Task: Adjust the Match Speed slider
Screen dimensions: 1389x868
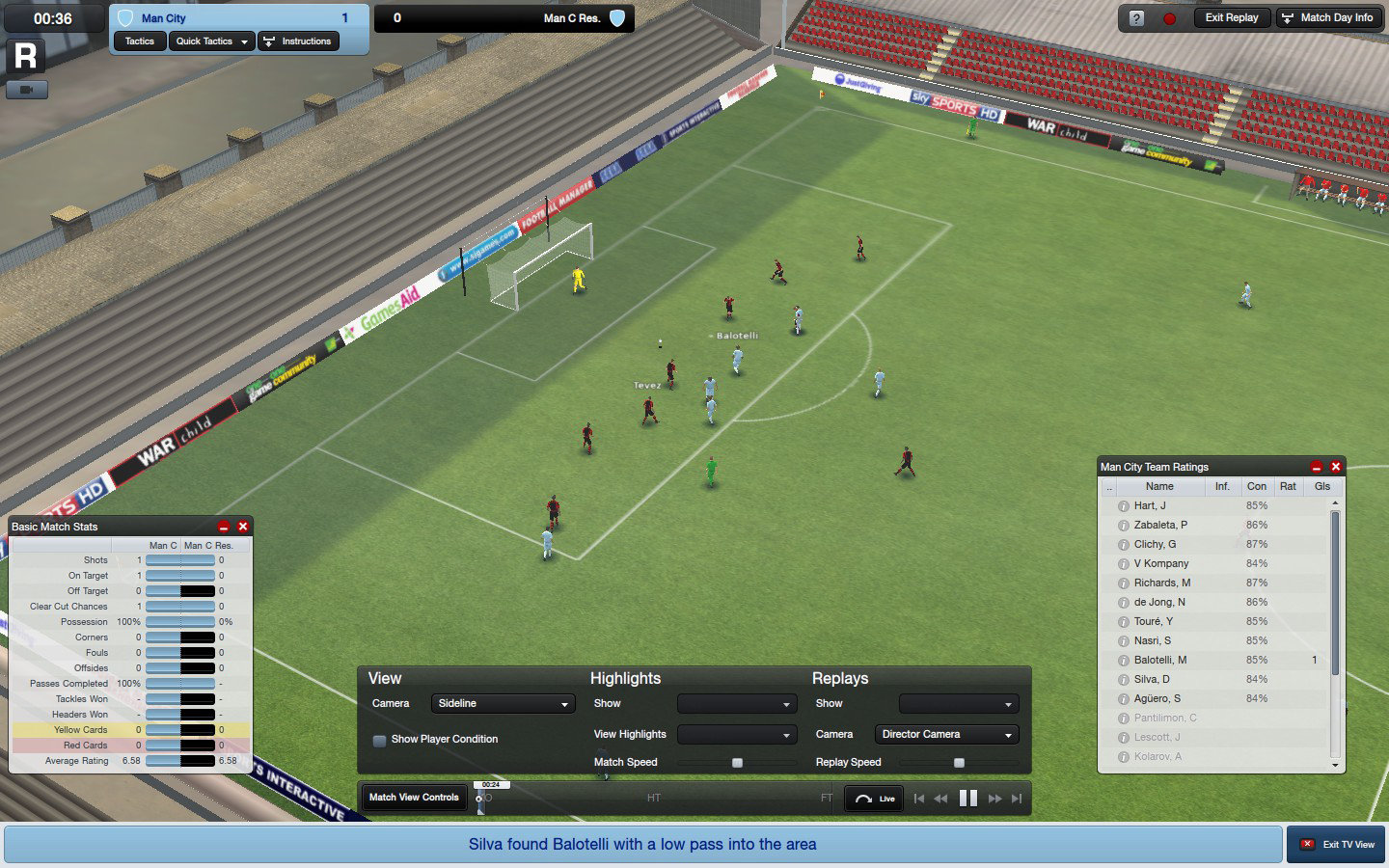Action: (x=738, y=762)
